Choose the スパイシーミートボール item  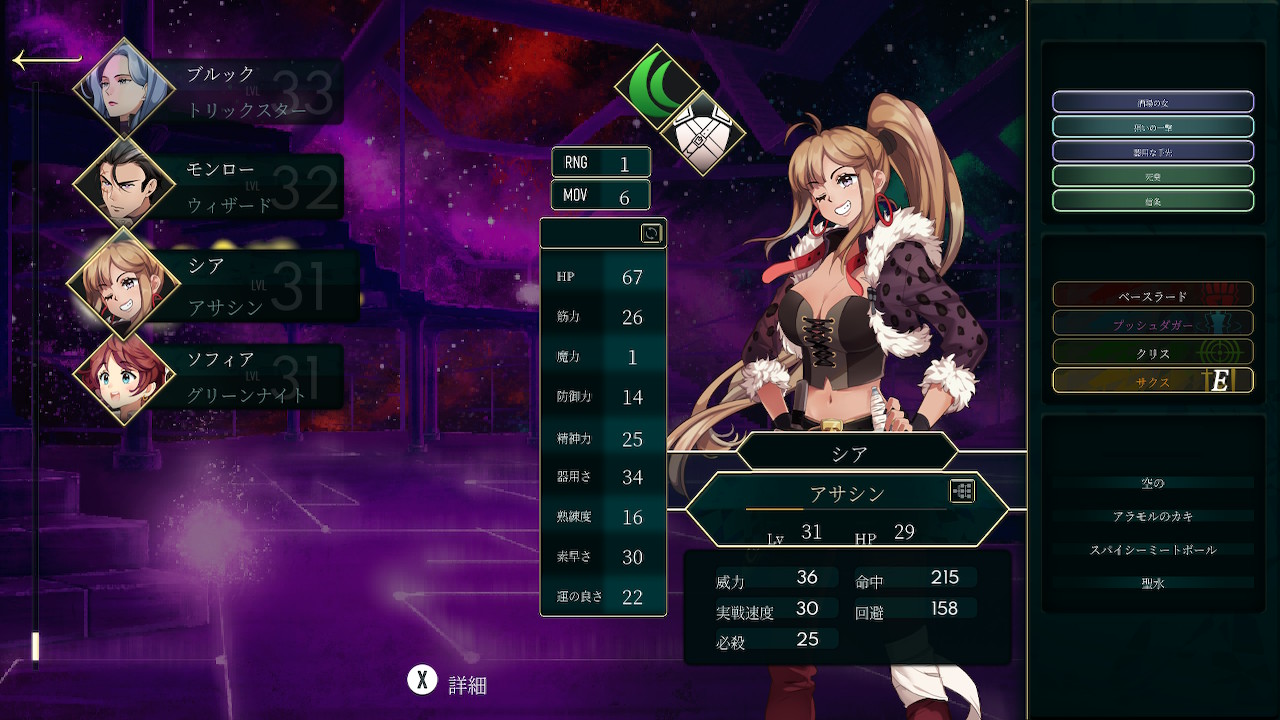tap(1152, 549)
